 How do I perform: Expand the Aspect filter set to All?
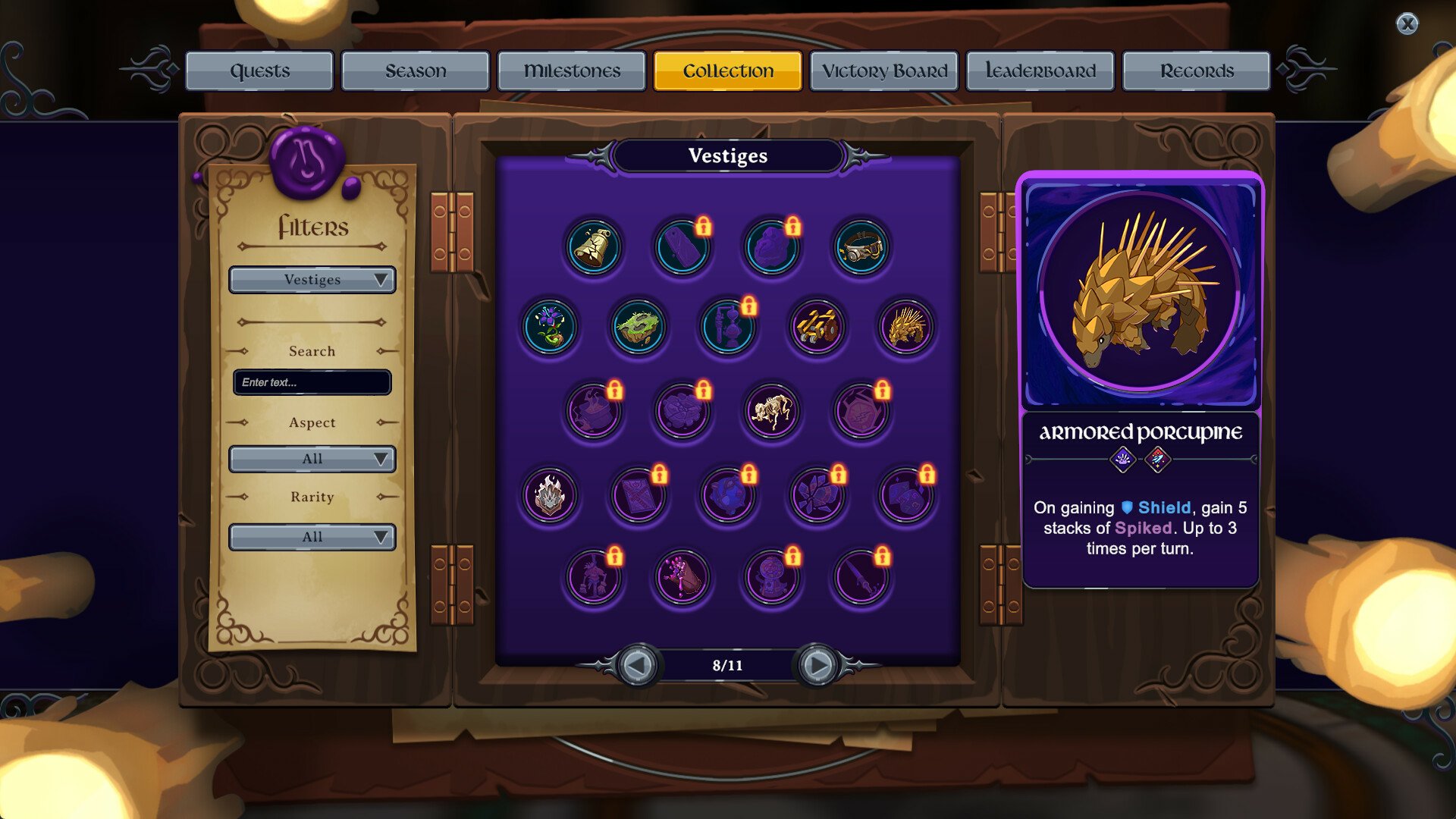[x=312, y=459]
